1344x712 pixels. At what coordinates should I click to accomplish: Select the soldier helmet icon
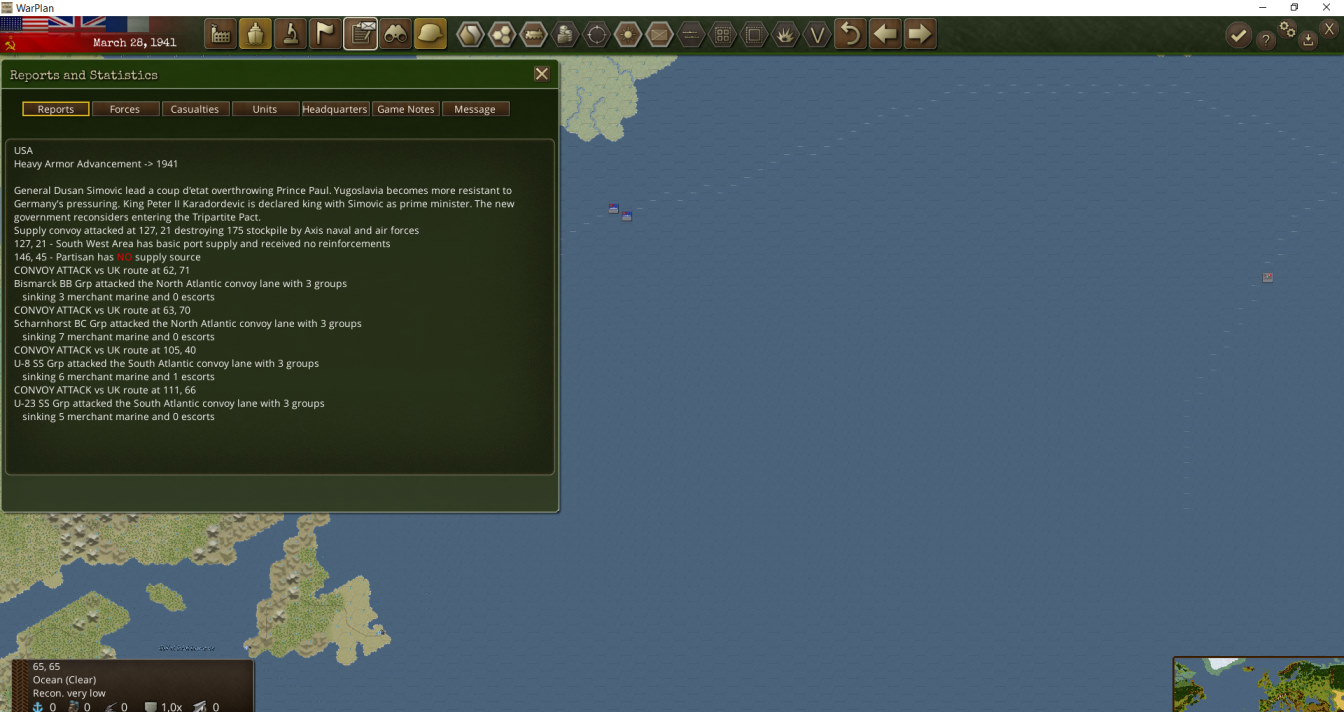point(430,35)
